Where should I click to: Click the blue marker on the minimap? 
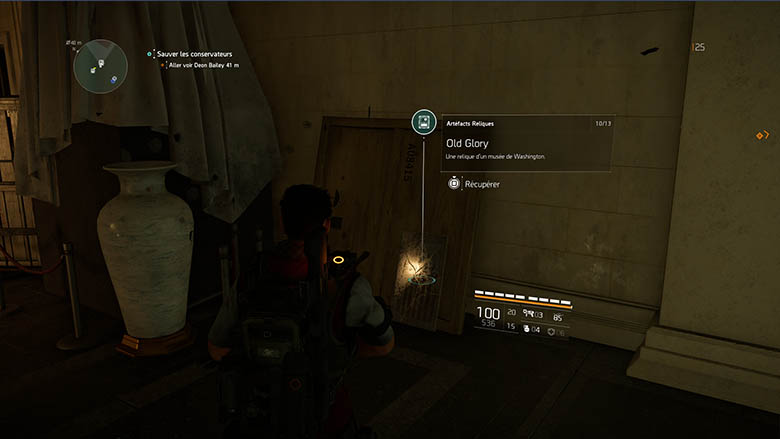point(114,78)
